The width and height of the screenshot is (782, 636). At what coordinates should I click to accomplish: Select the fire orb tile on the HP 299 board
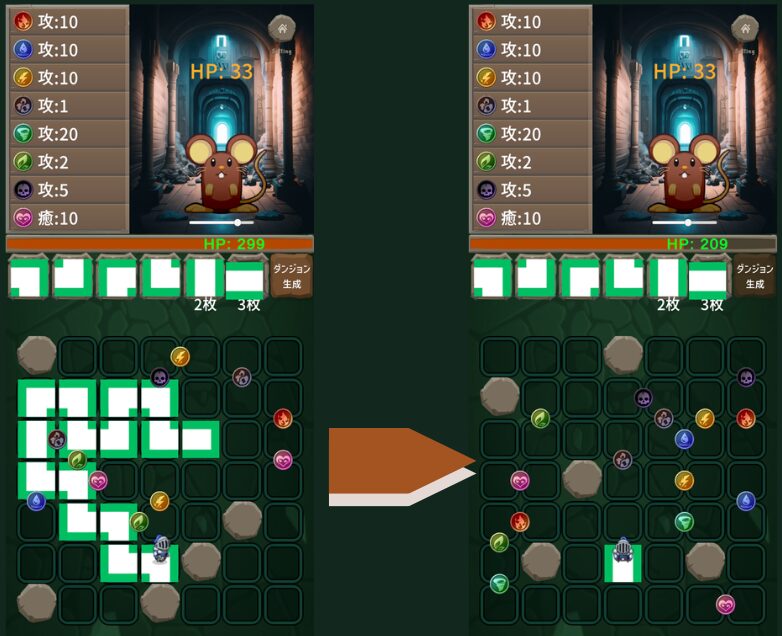pyautogui.click(x=283, y=419)
